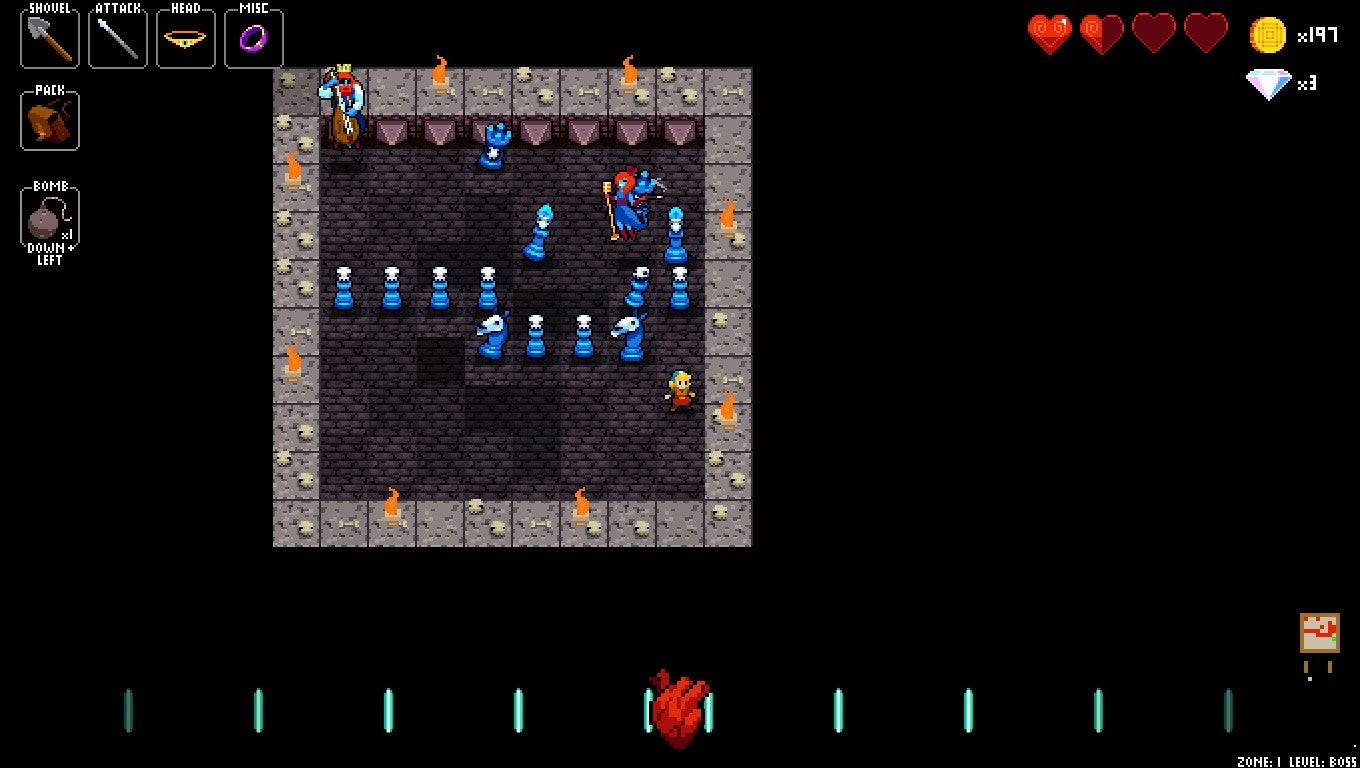
Task: Click the yellow-haired player character Cadence
Action: 679,394
